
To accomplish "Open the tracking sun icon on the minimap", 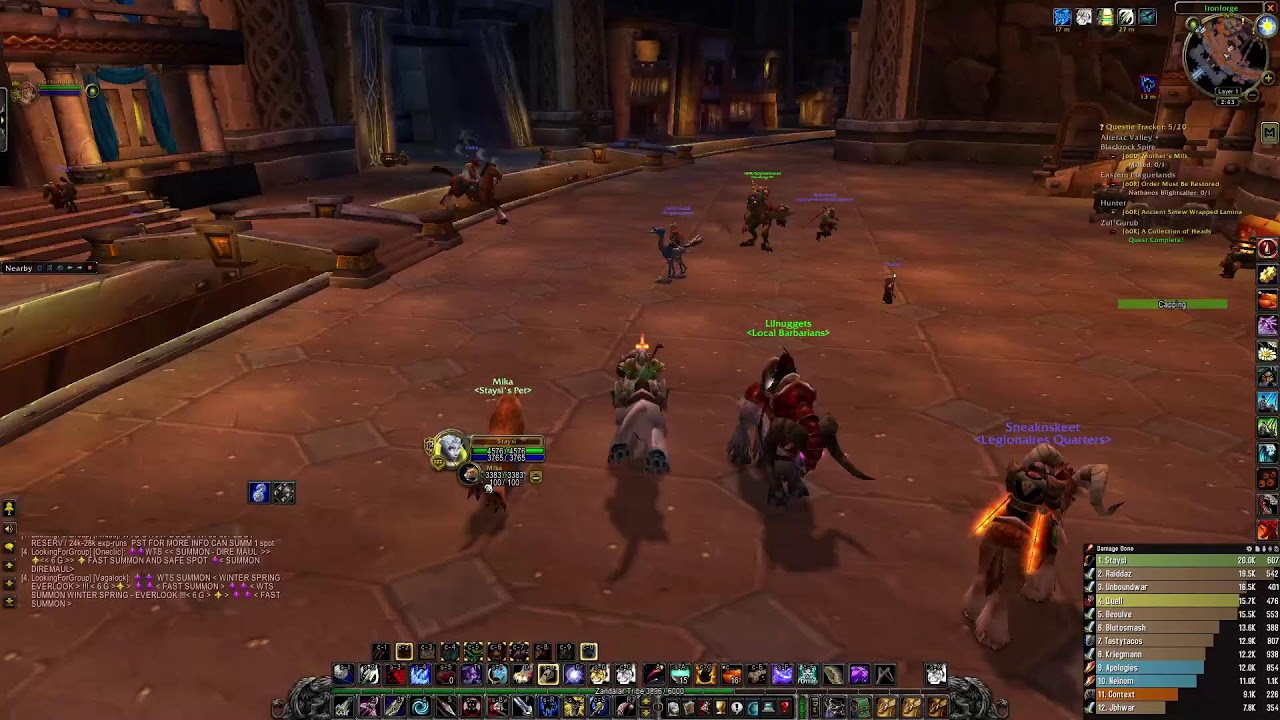I will 1267,27.
